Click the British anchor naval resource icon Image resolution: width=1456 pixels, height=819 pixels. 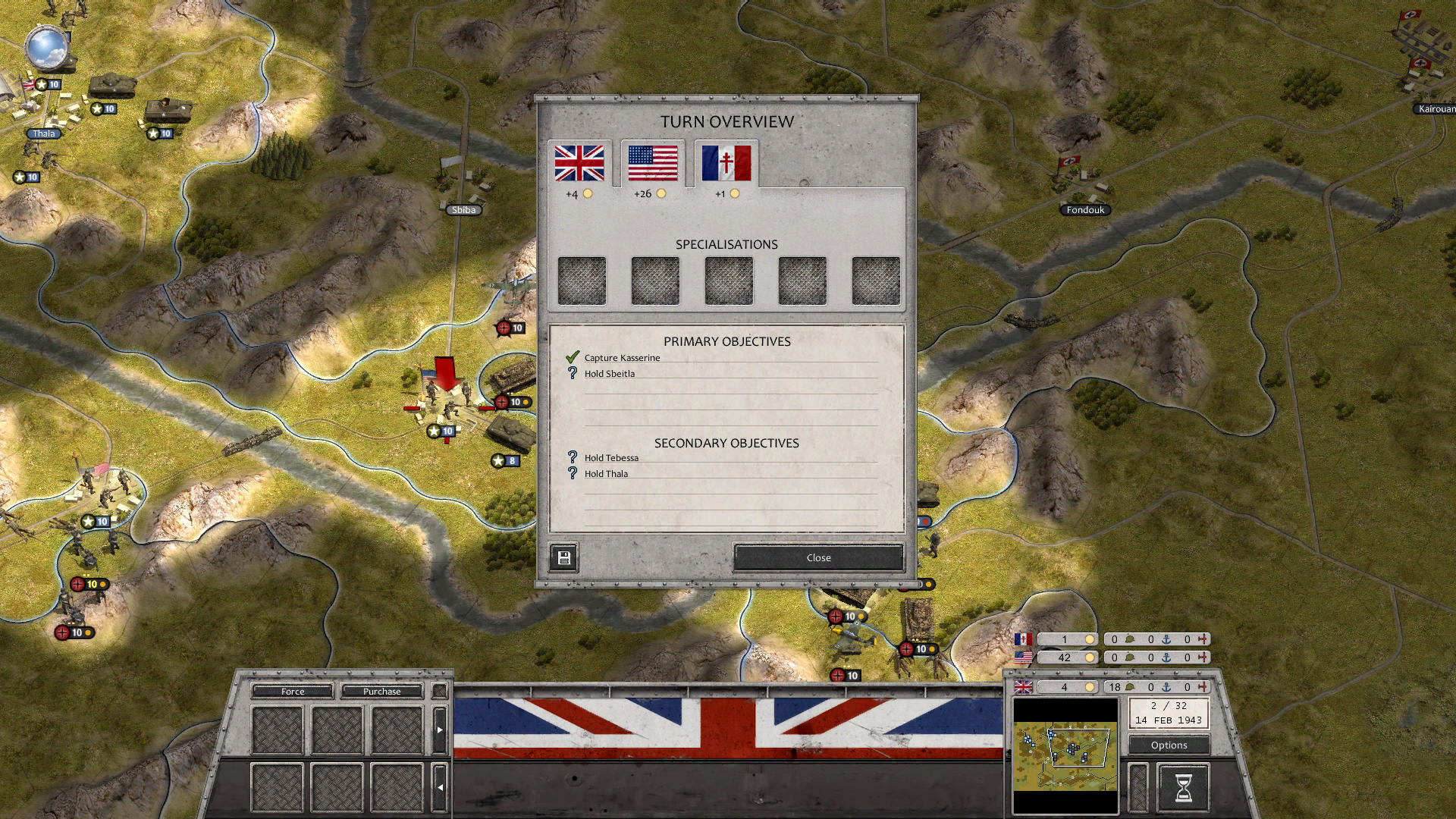(x=1166, y=687)
